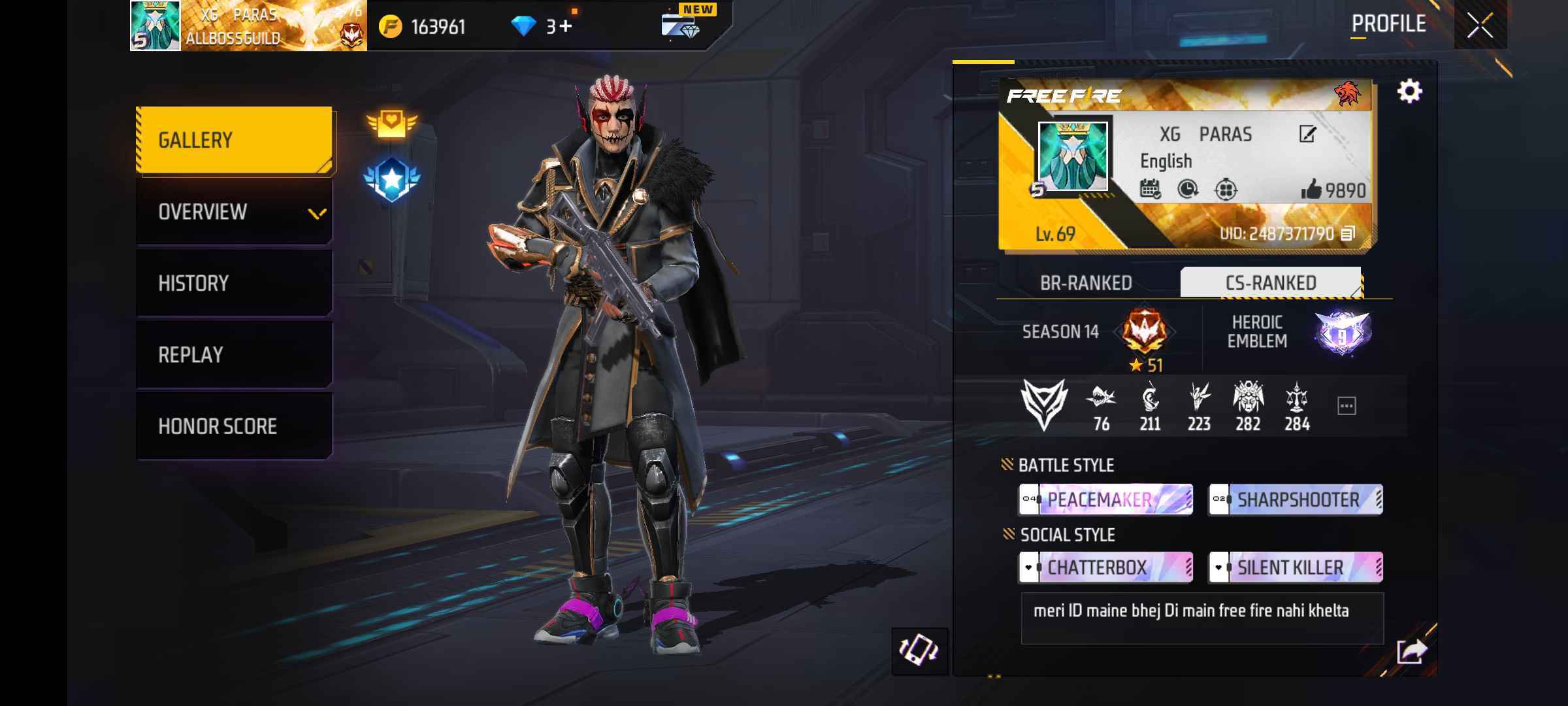The width and height of the screenshot is (1568, 706).
Task: Share the profile card
Action: click(x=1411, y=651)
